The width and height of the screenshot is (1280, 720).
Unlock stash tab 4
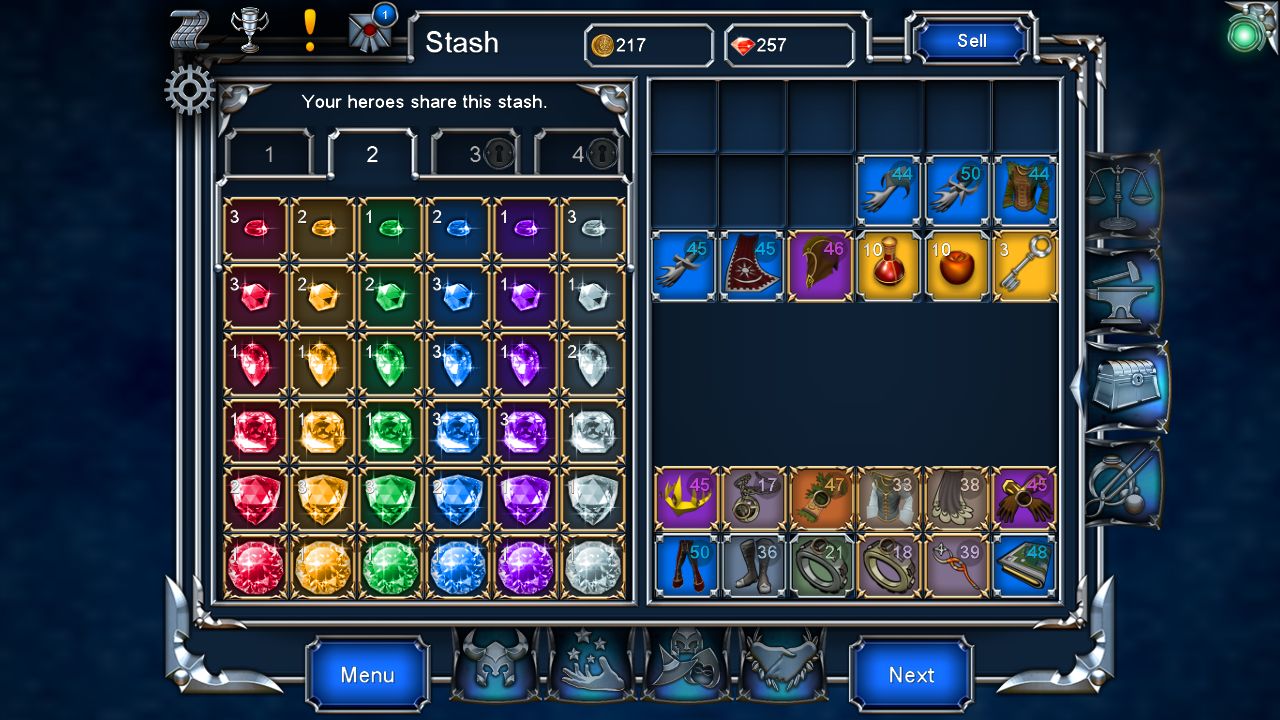580,154
